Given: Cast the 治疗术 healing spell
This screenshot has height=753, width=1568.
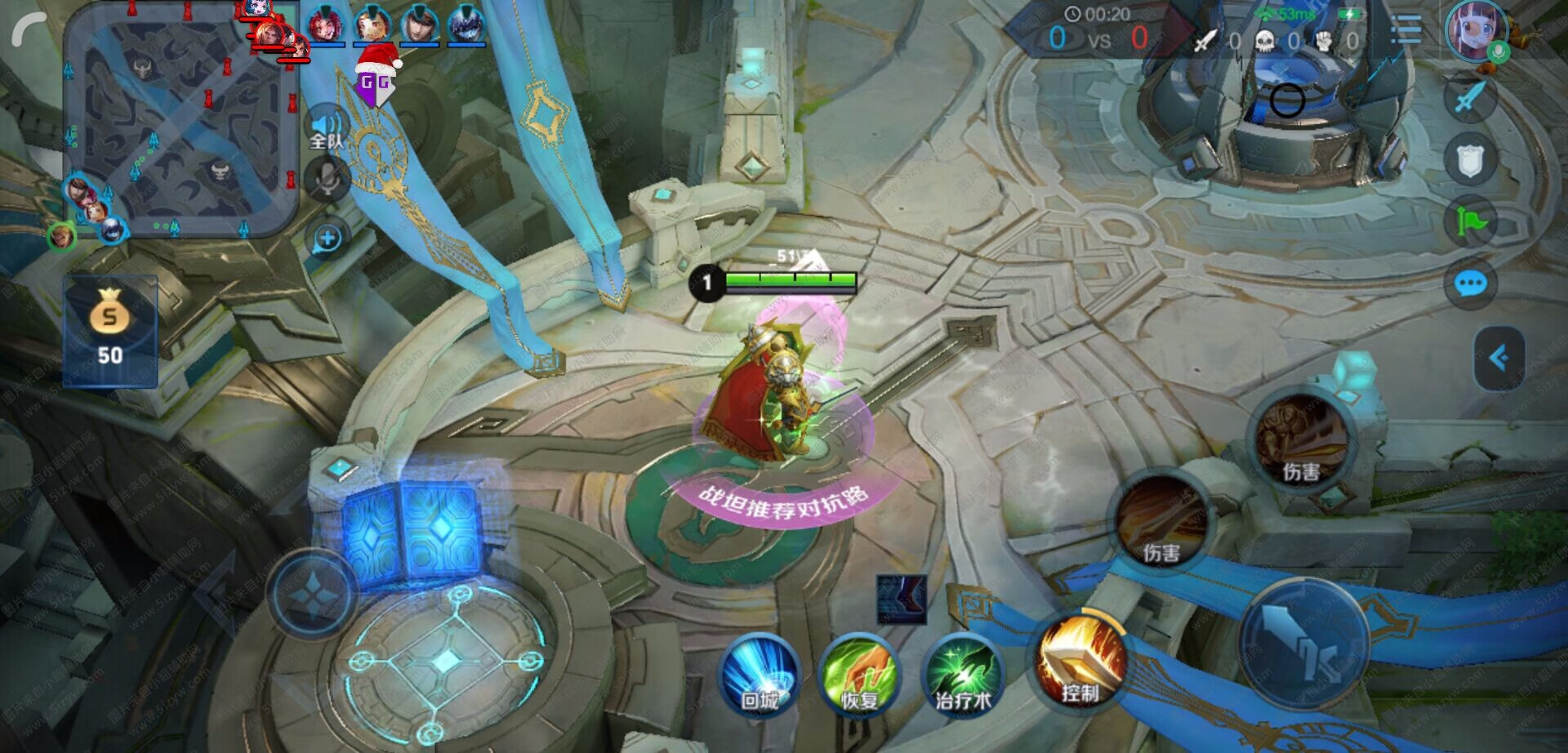Looking at the screenshot, I should (964, 676).
